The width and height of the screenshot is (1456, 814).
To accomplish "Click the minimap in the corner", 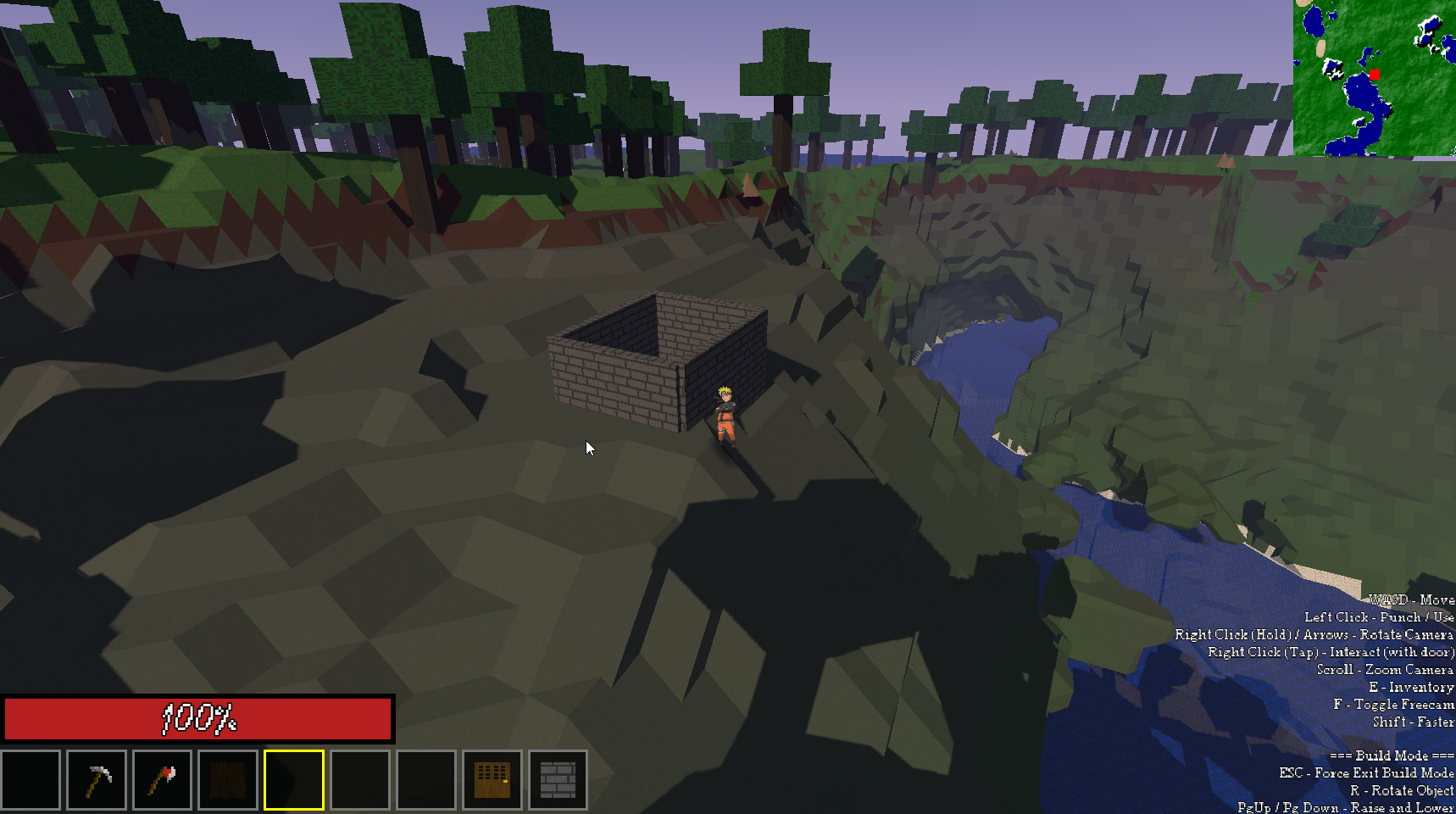I will [x=1374, y=78].
